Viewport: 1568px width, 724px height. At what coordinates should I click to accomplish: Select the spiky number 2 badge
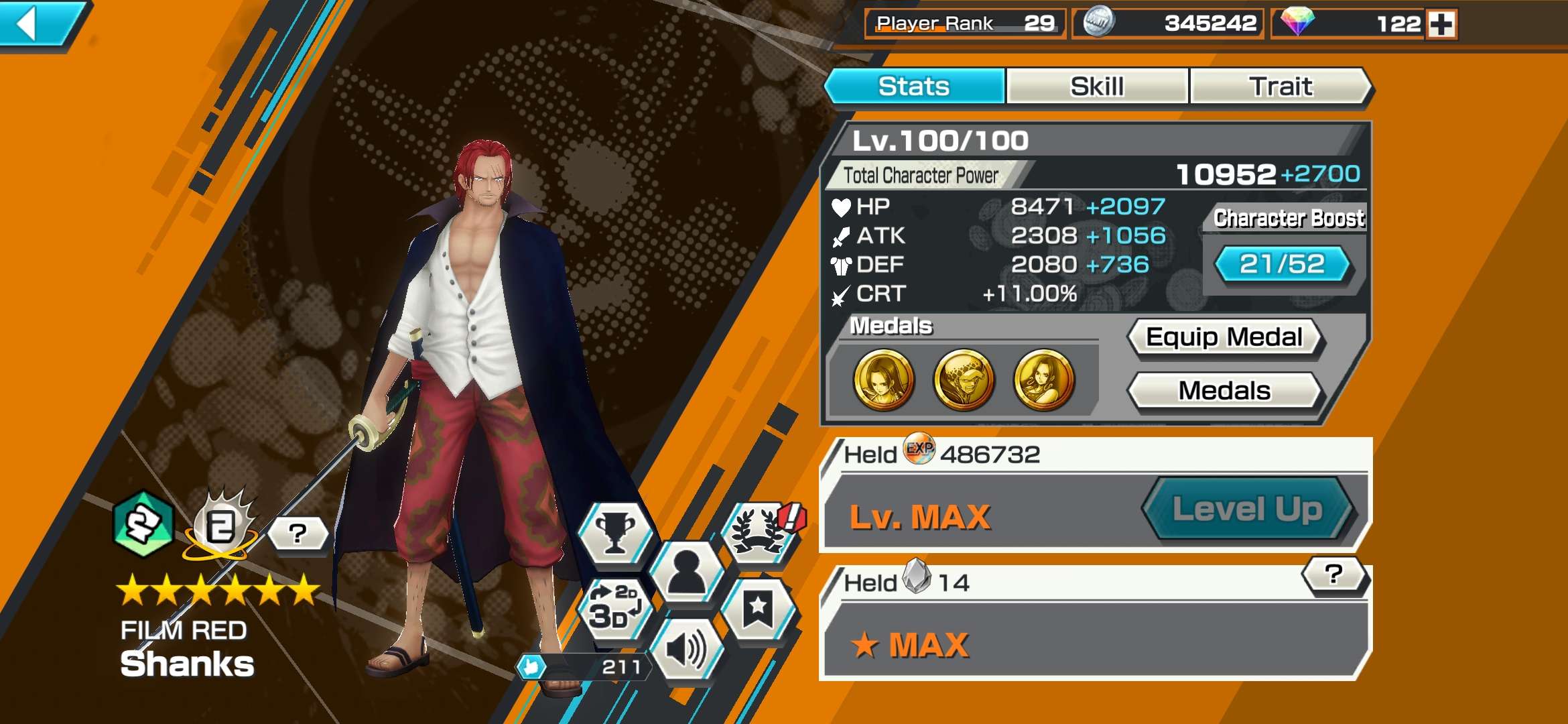[221, 526]
